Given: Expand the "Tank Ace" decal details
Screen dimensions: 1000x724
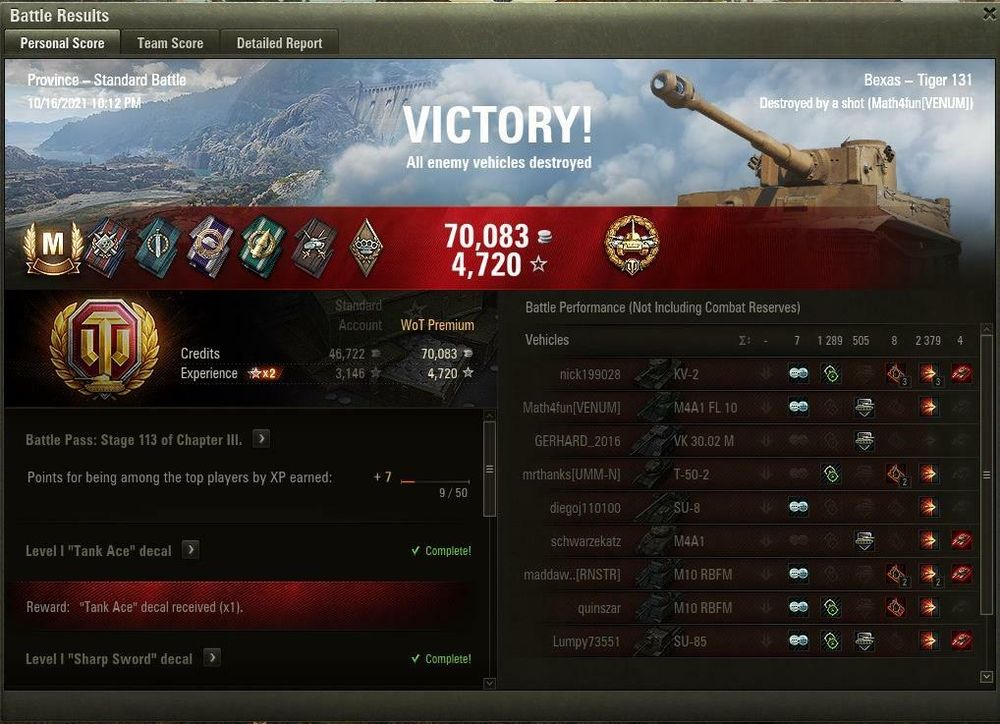Looking at the screenshot, I should click(190, 550).
